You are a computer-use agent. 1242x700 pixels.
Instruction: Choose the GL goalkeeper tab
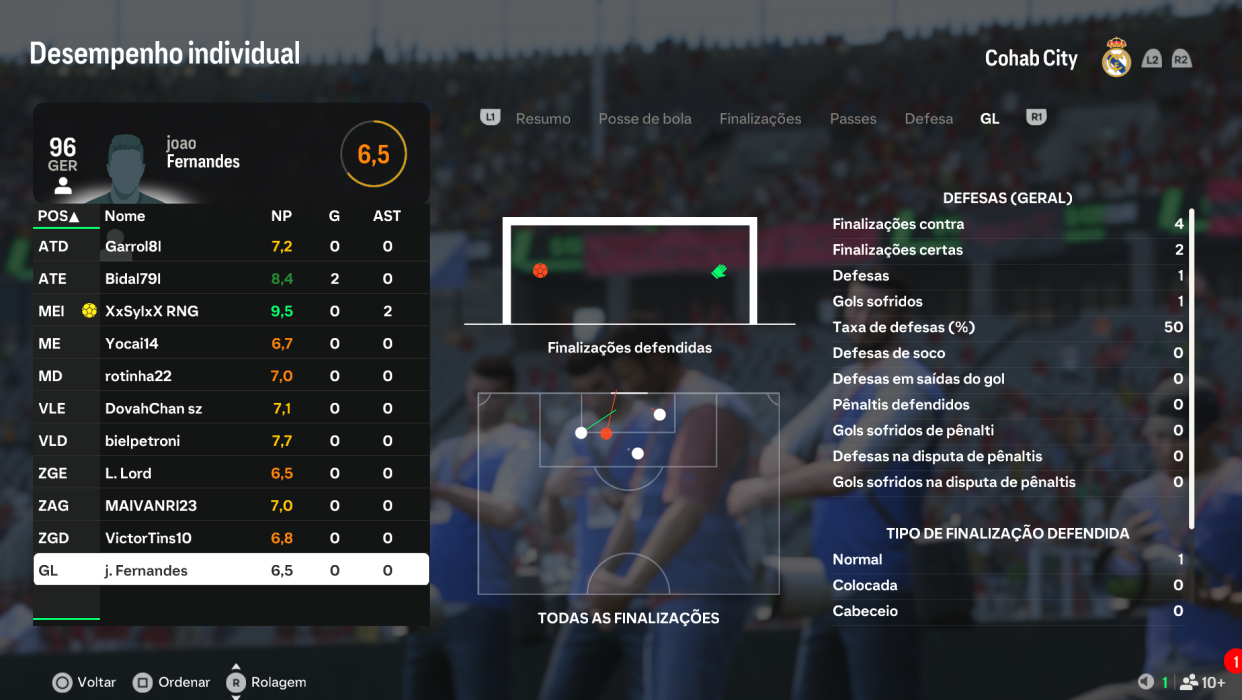(990, 119)
